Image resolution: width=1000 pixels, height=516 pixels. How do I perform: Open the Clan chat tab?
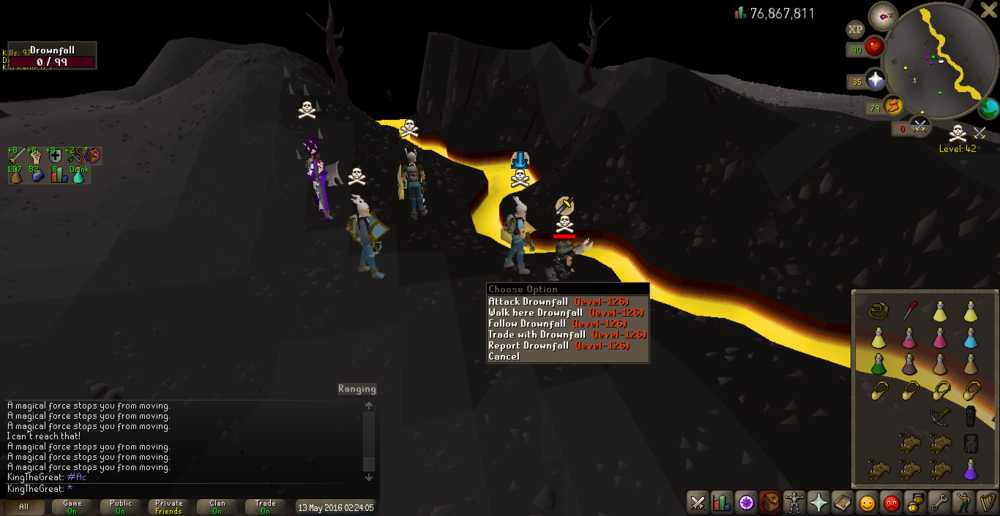point(217,507)
